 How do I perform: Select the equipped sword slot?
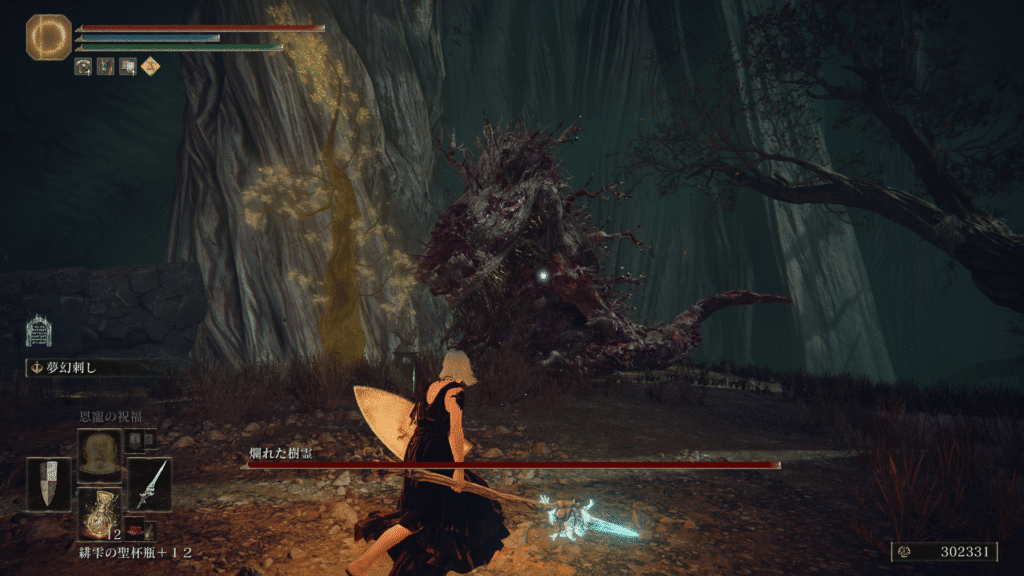click(149, 484)
